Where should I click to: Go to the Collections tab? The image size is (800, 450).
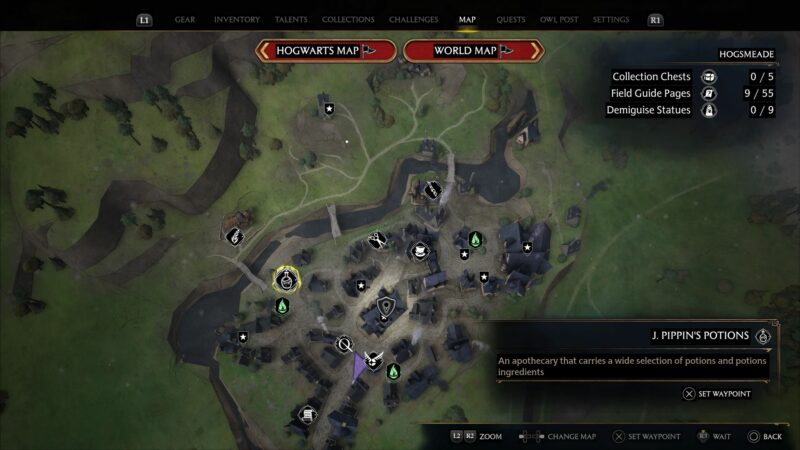pos(350,19)
